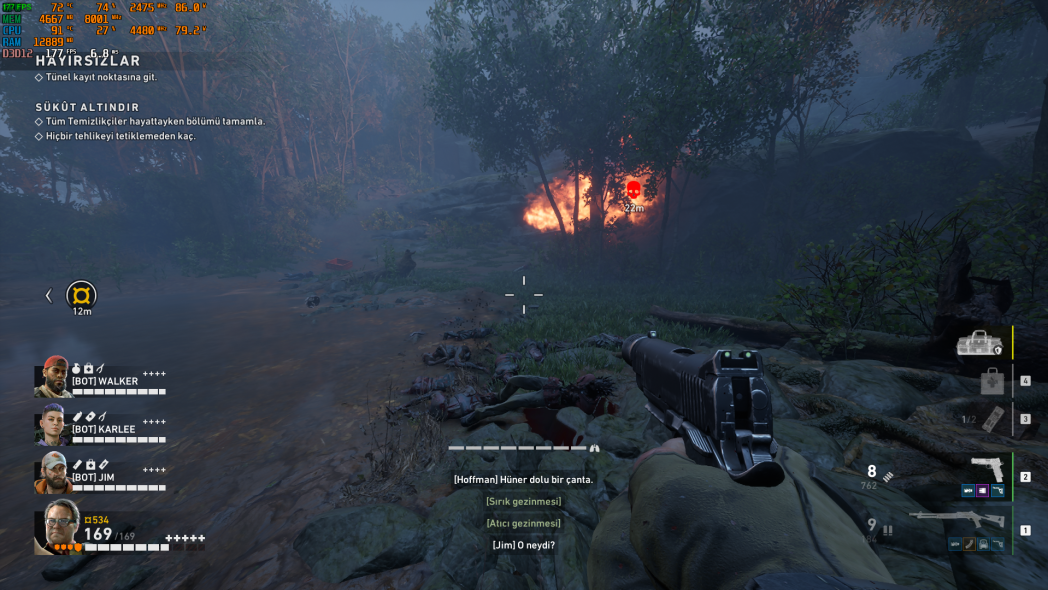Select the pistol in weapon slot 2
The height and width of the screenshot is (590, 1048).
pos(986,469)
